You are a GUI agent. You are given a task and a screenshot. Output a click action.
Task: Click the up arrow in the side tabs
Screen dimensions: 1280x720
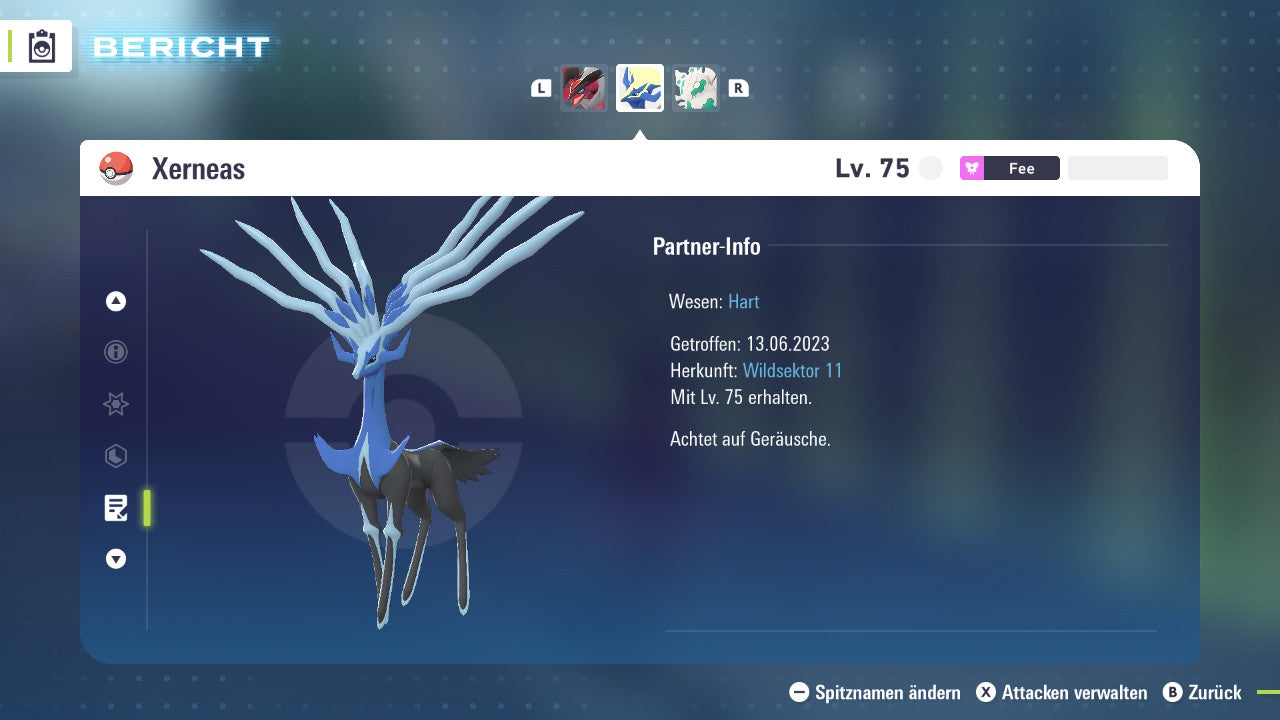[x=116, y=301]
